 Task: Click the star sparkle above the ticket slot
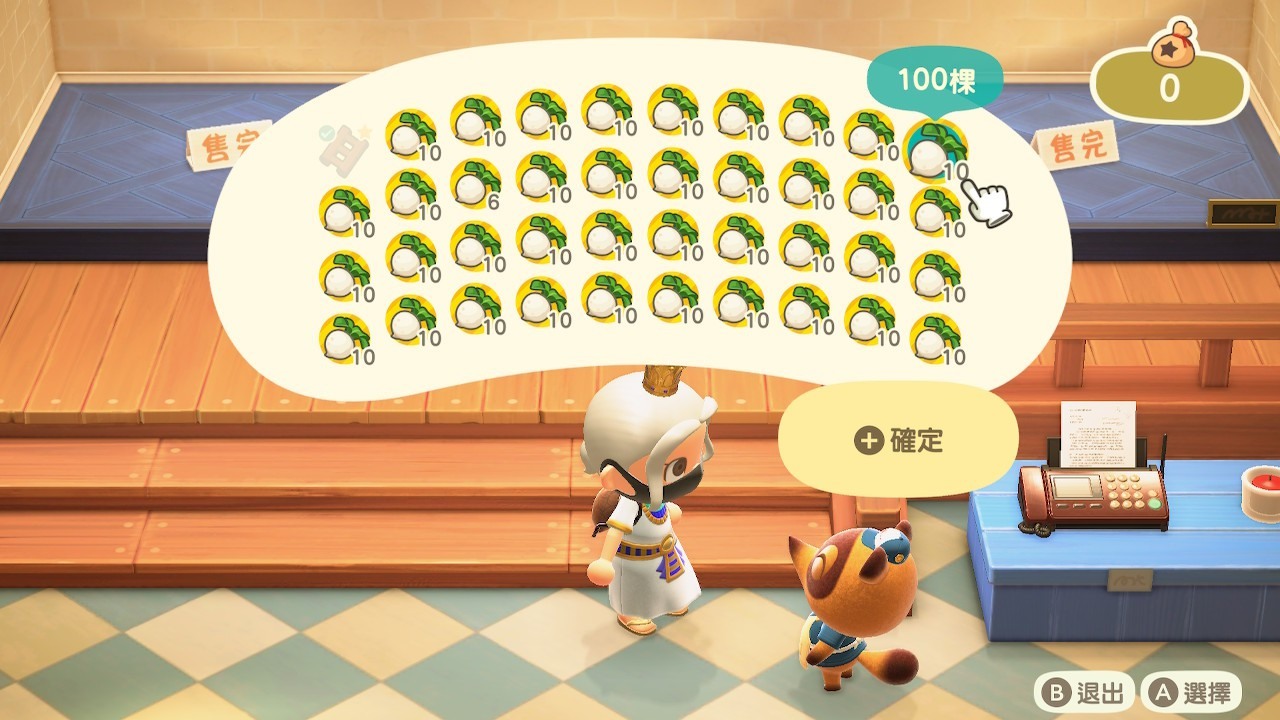tap(367, 126)
